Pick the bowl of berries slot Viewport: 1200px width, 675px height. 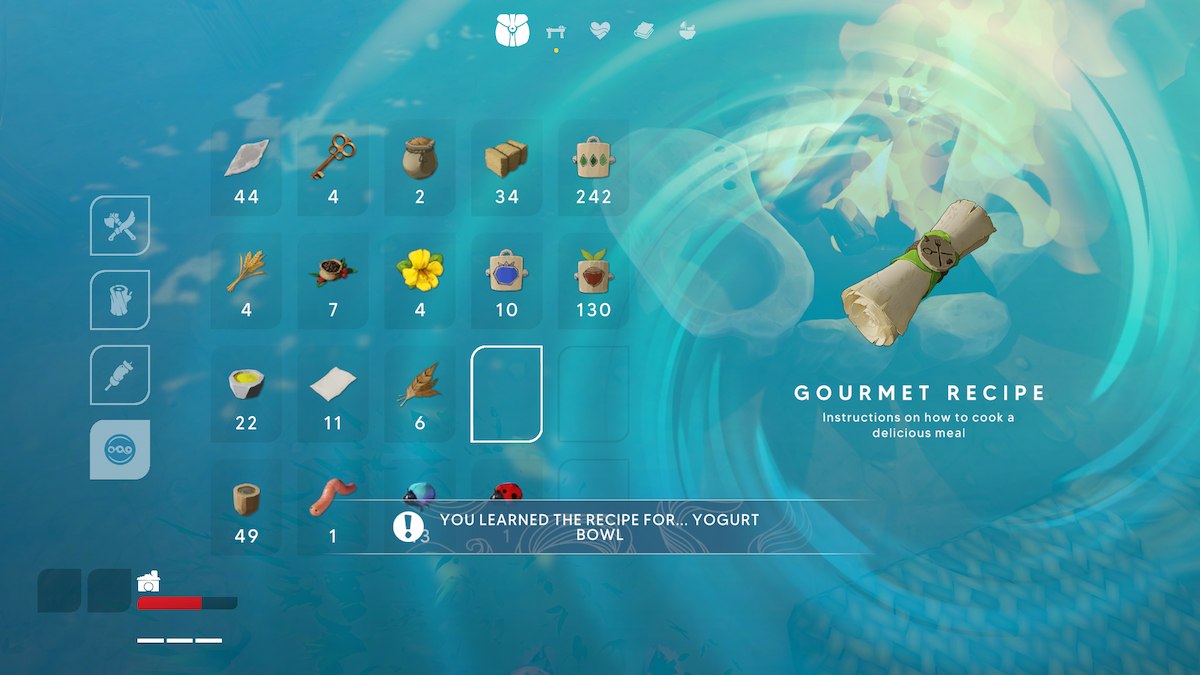click(333, 280)
